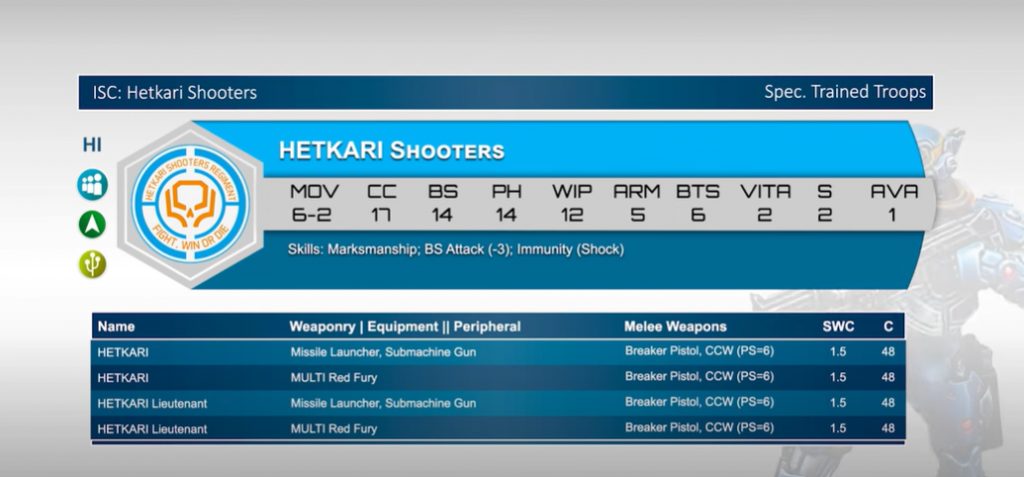The width and height of the screenshot is (1024, 477).
Task: Click the green upward arrow icon
Action: coord(93,225)
